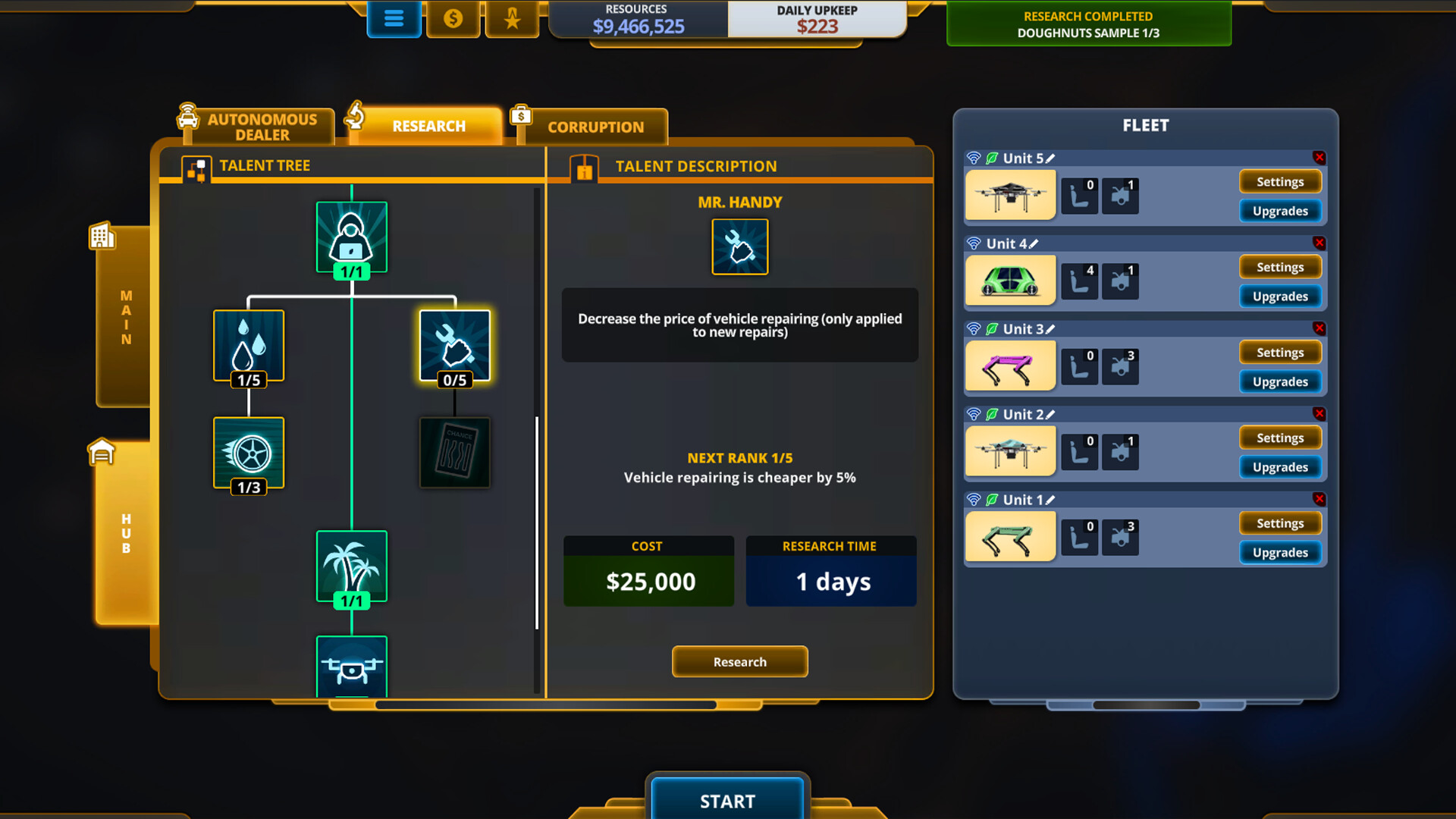Toggle the Wi-Fi indicator on Unit 5
This screenshot has width=1456, height=819.
pyautogui.click(x=975, y=158)
